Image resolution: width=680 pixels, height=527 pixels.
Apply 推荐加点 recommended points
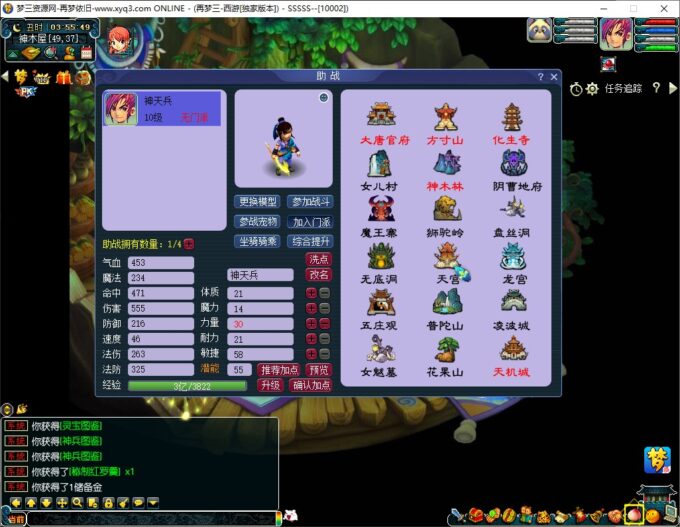point(279,370)
